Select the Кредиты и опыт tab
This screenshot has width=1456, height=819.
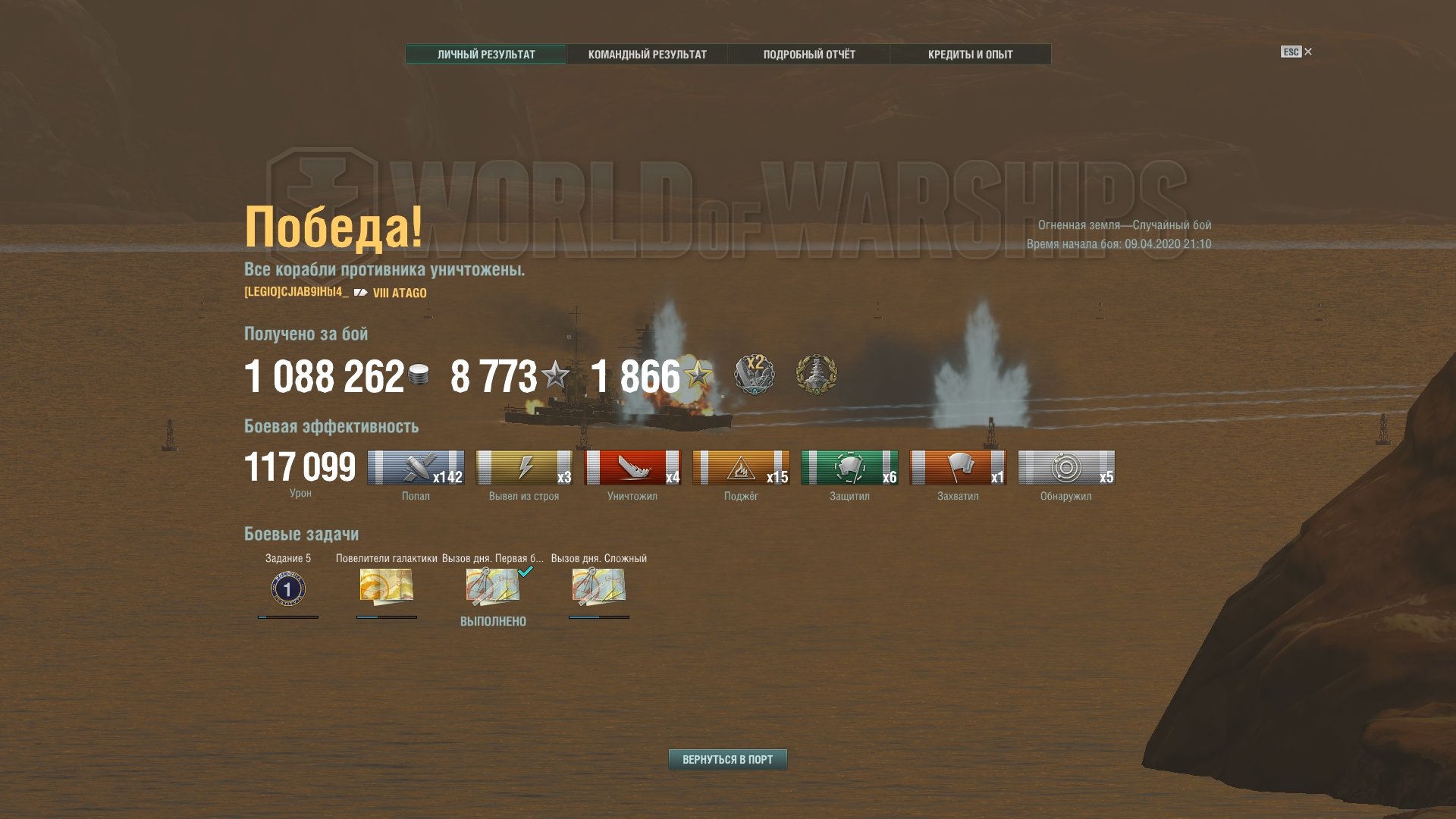(970, 55)
